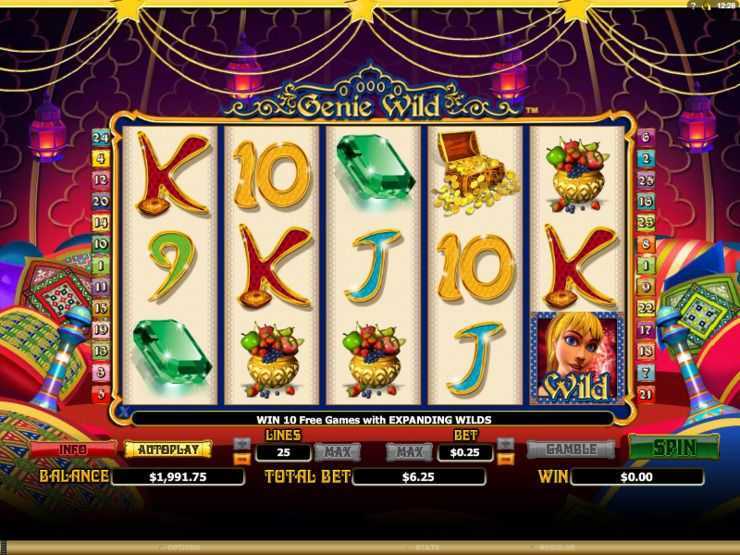Set bet to maximum with the bet MAX button

pos(409,452)
